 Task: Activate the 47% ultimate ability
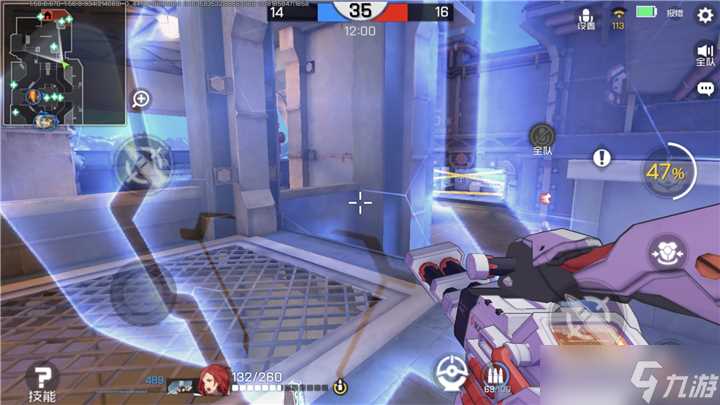point(665,173)
